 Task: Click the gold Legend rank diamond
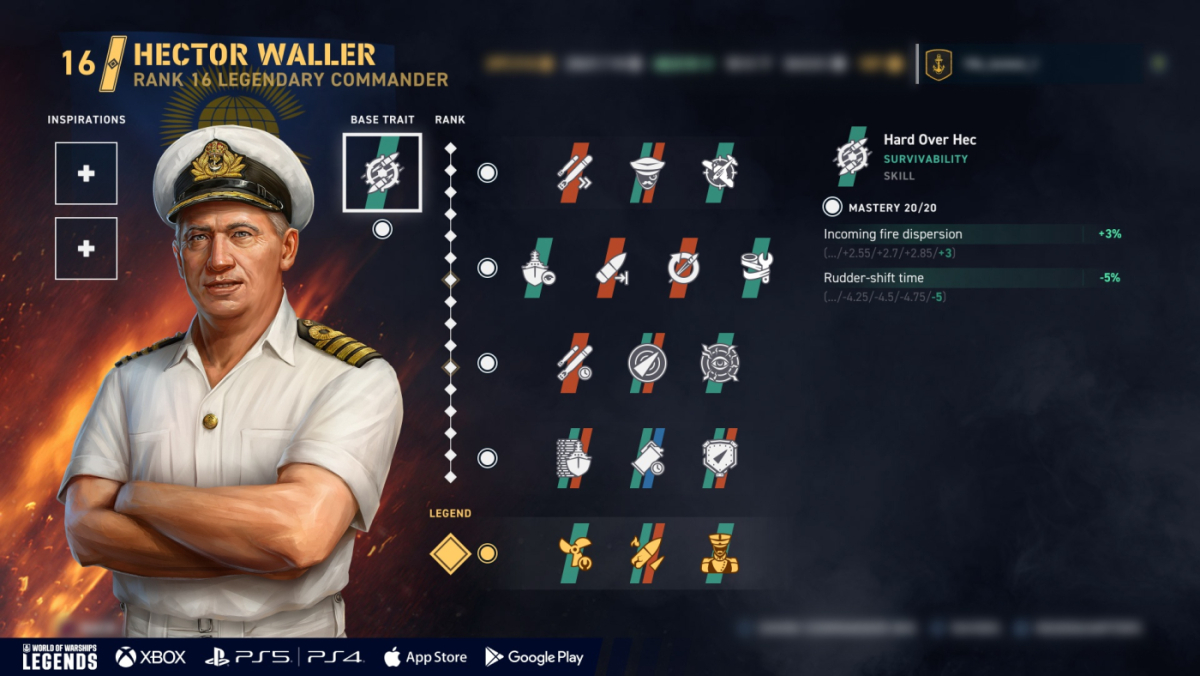pyautogui.click(x=450, y=553)
